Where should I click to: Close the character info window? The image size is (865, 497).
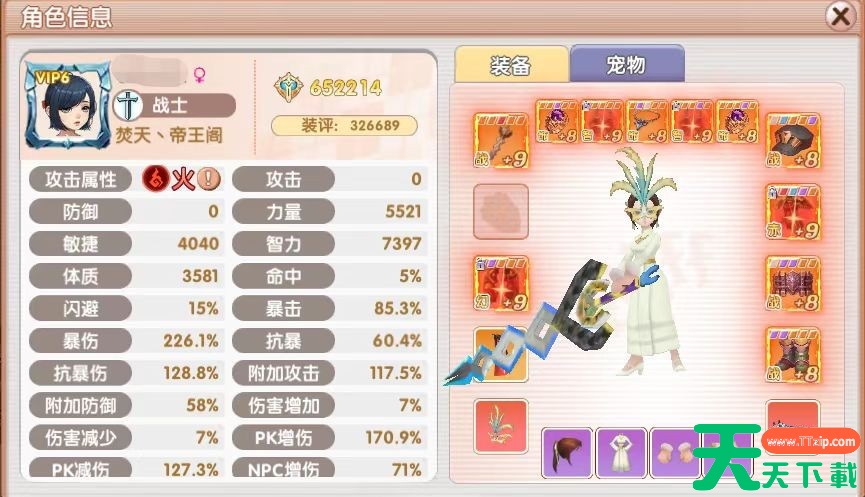(839, 16)
